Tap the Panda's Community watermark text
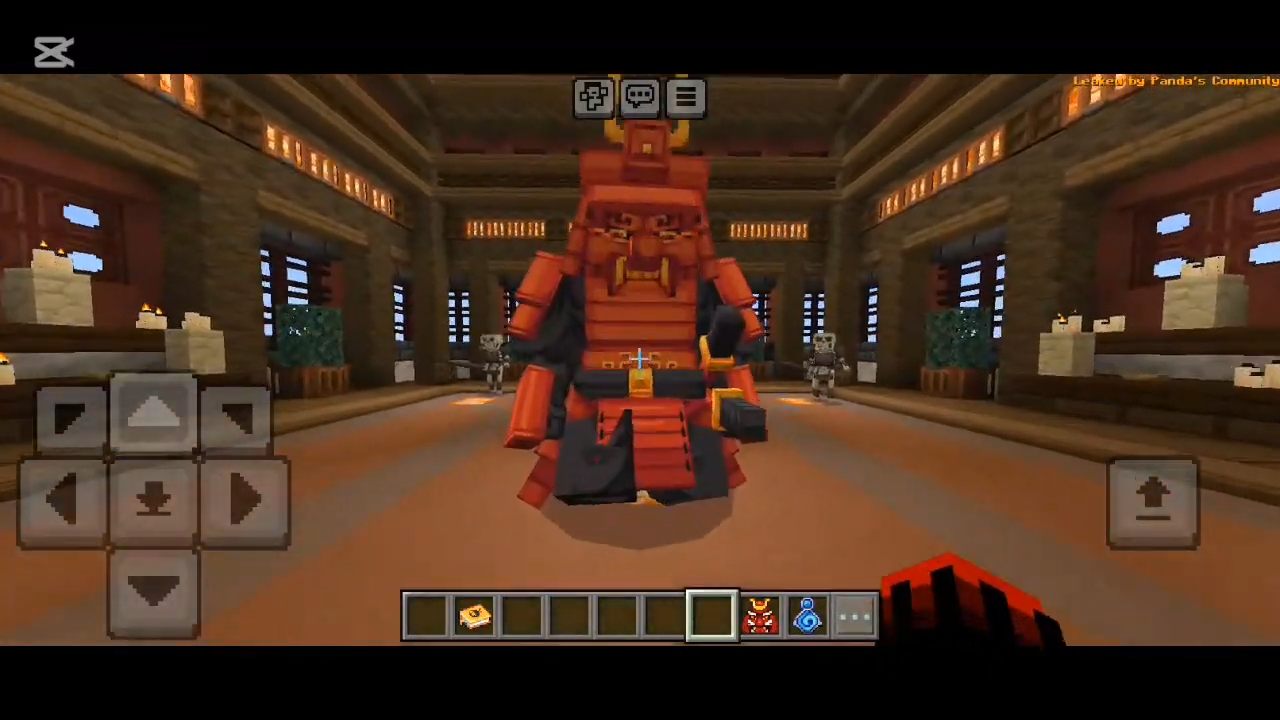The height and width of the screenshot is (720, 1280). pos(1175,81)
